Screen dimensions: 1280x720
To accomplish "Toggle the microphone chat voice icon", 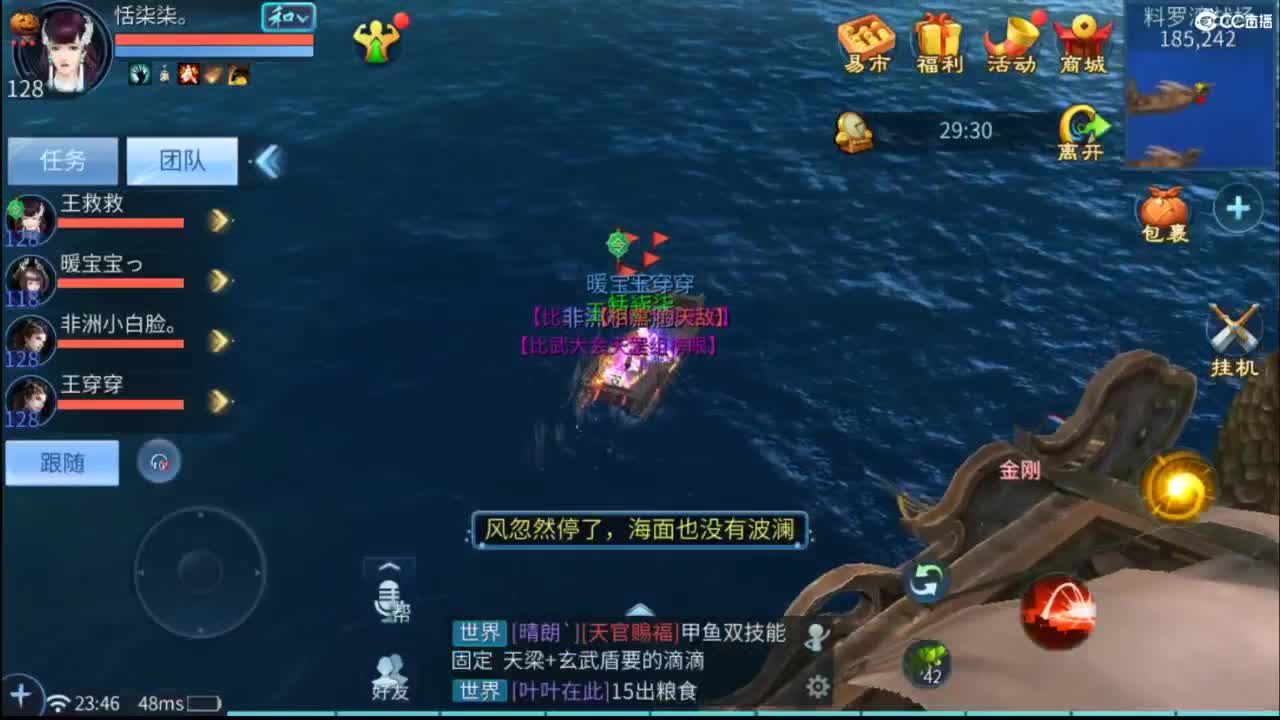I will 390,600.
